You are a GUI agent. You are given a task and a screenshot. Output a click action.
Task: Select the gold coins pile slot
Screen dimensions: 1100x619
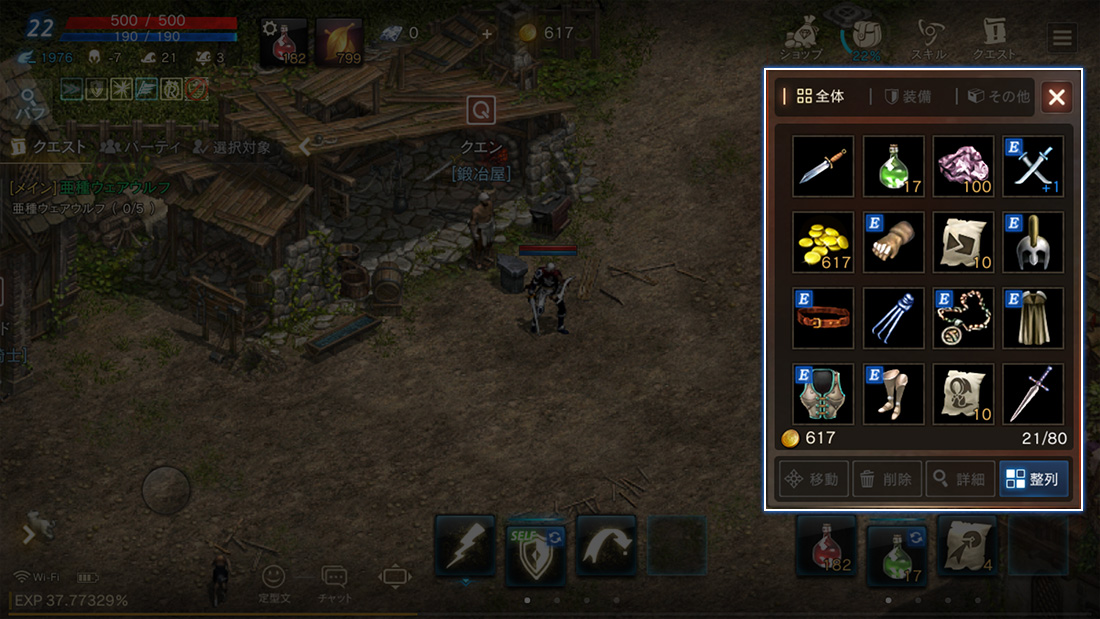(823, 242)
